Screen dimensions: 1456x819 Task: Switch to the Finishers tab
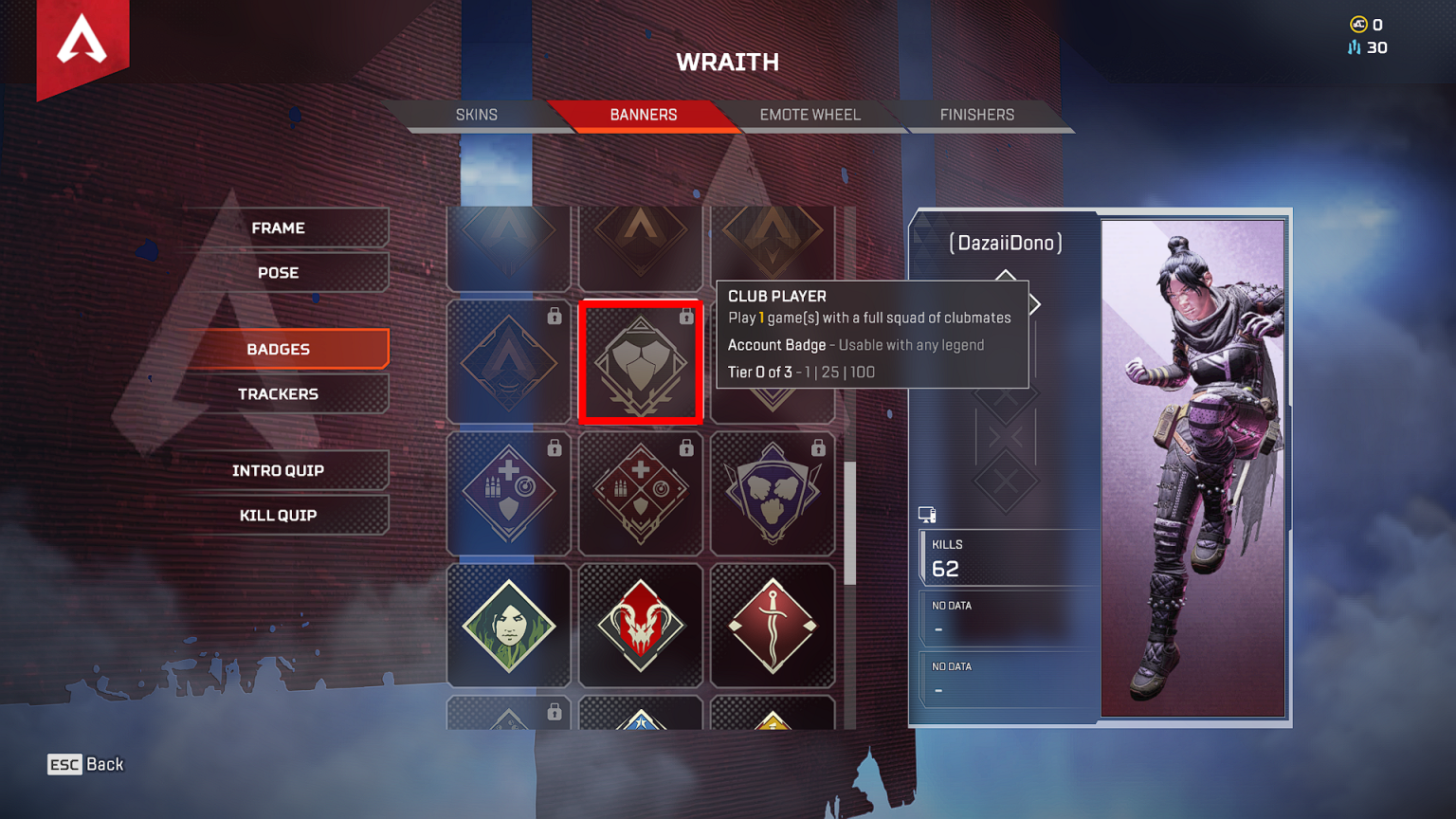976,114
